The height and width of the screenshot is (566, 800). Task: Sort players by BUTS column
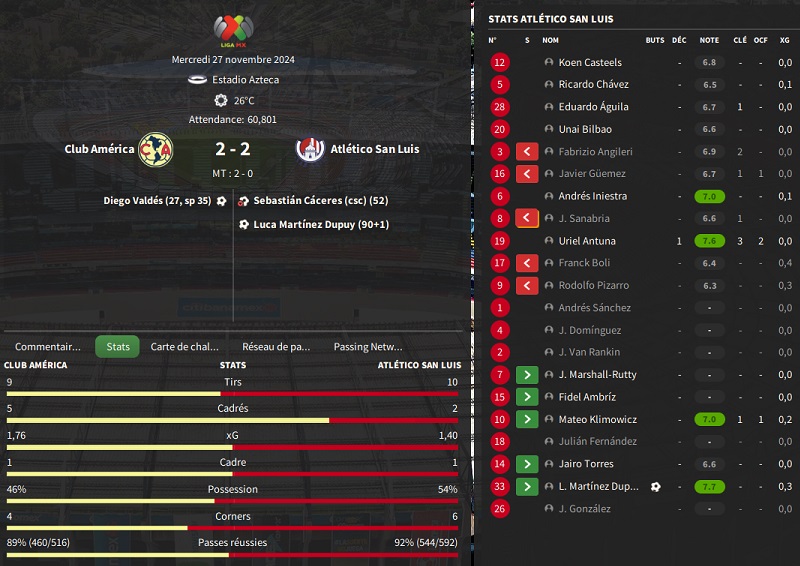[655, 40]
